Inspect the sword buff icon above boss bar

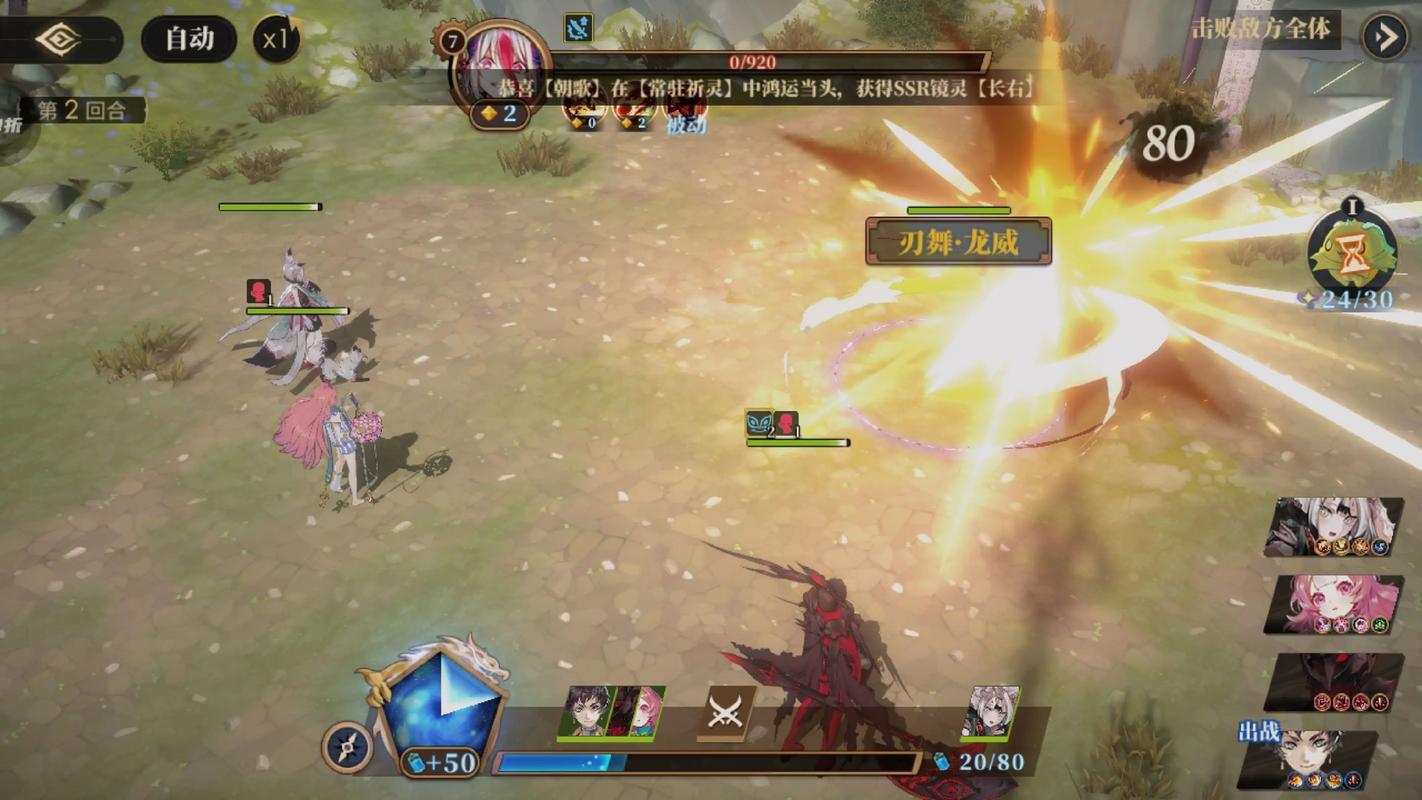tap(578, 27)
